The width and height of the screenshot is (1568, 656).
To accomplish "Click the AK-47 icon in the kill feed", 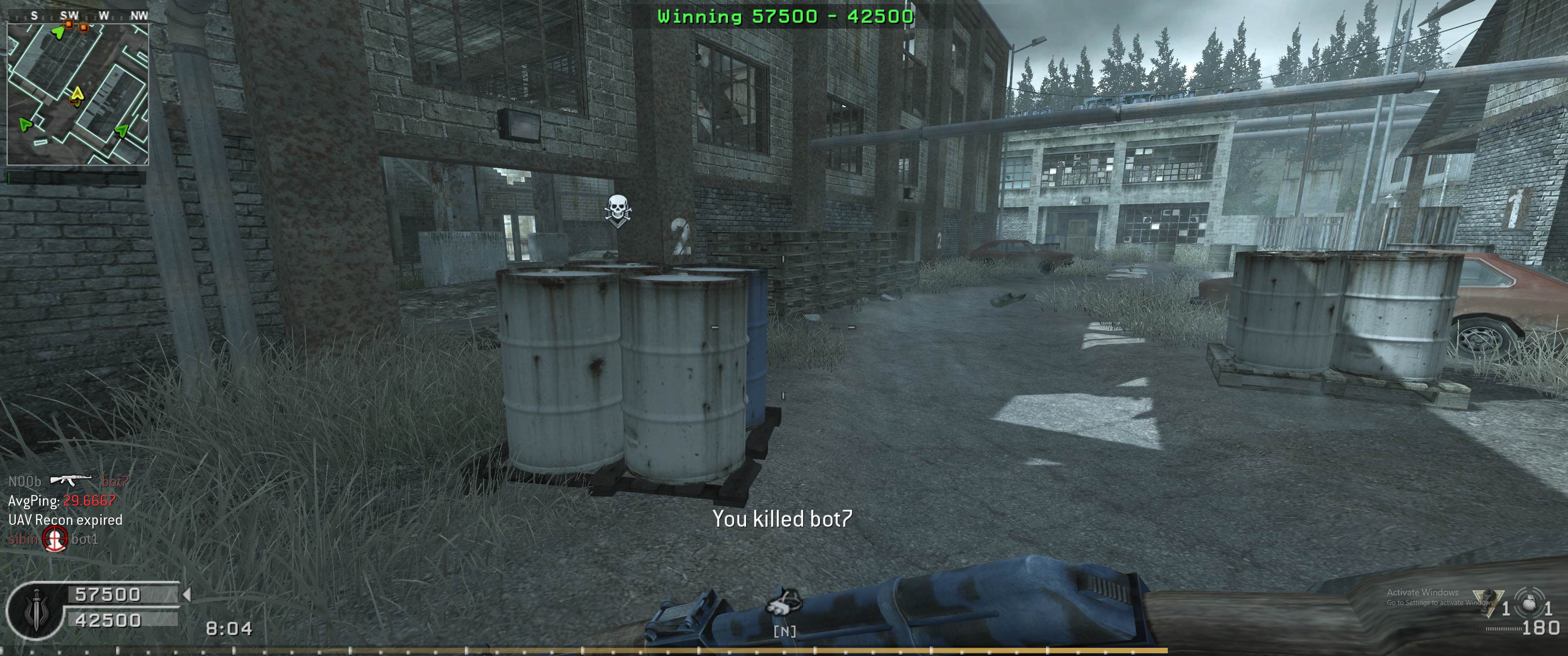I will click(71, 481).
